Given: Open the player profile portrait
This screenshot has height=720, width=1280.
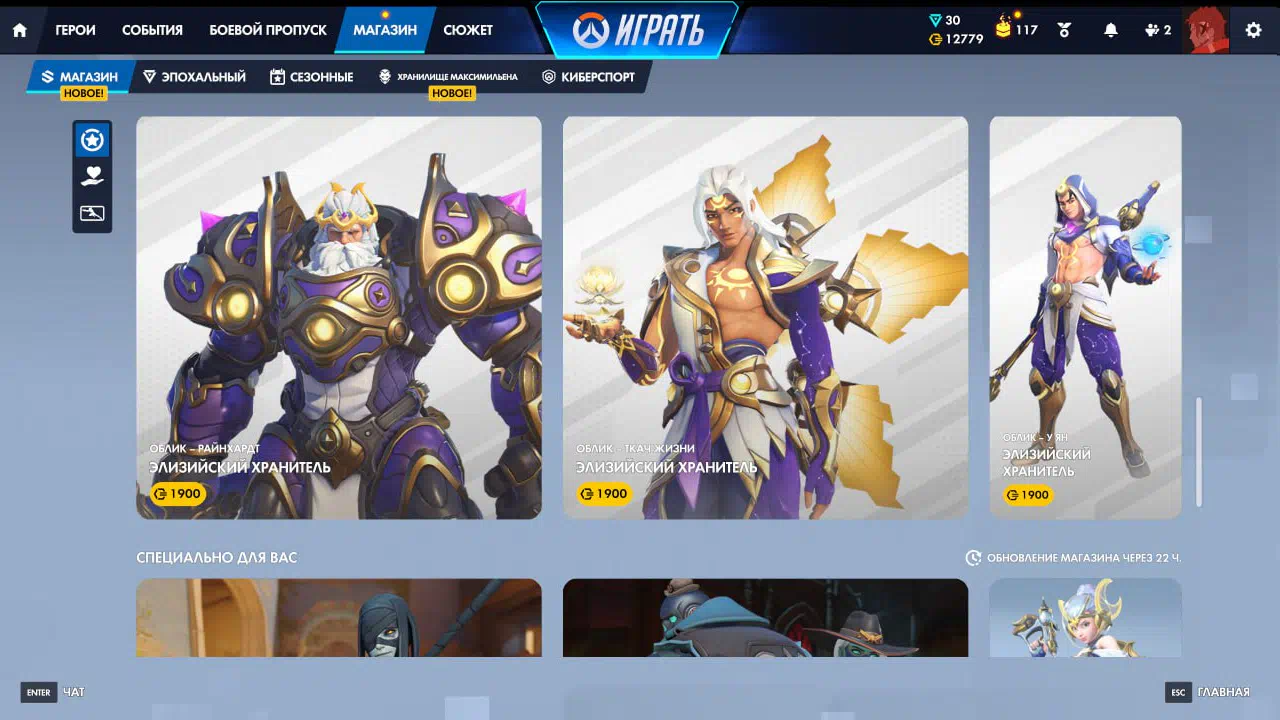Looking at the screenshot, I should [x=1205, y=30].
